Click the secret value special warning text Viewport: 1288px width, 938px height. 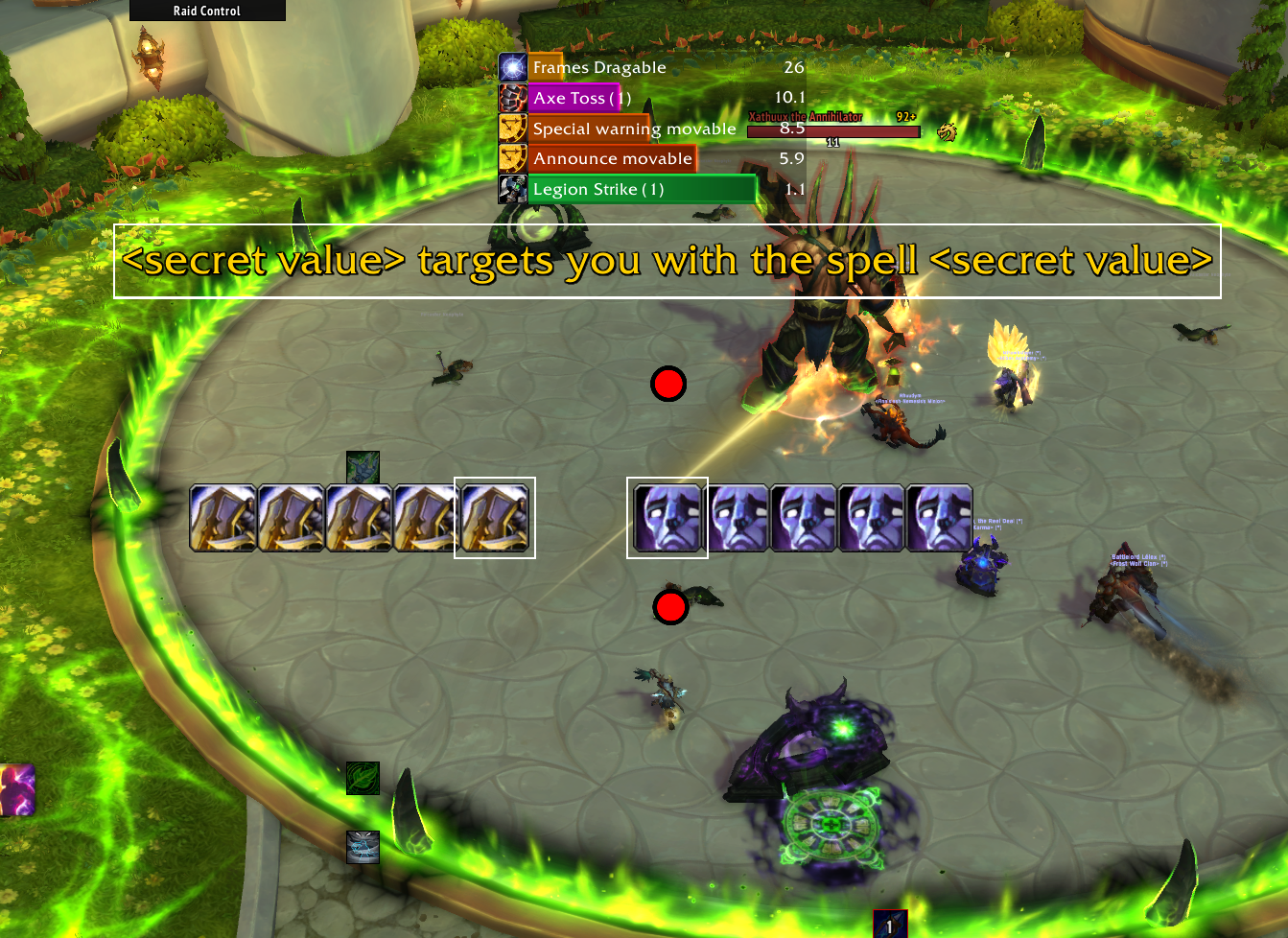coord(667,261)
